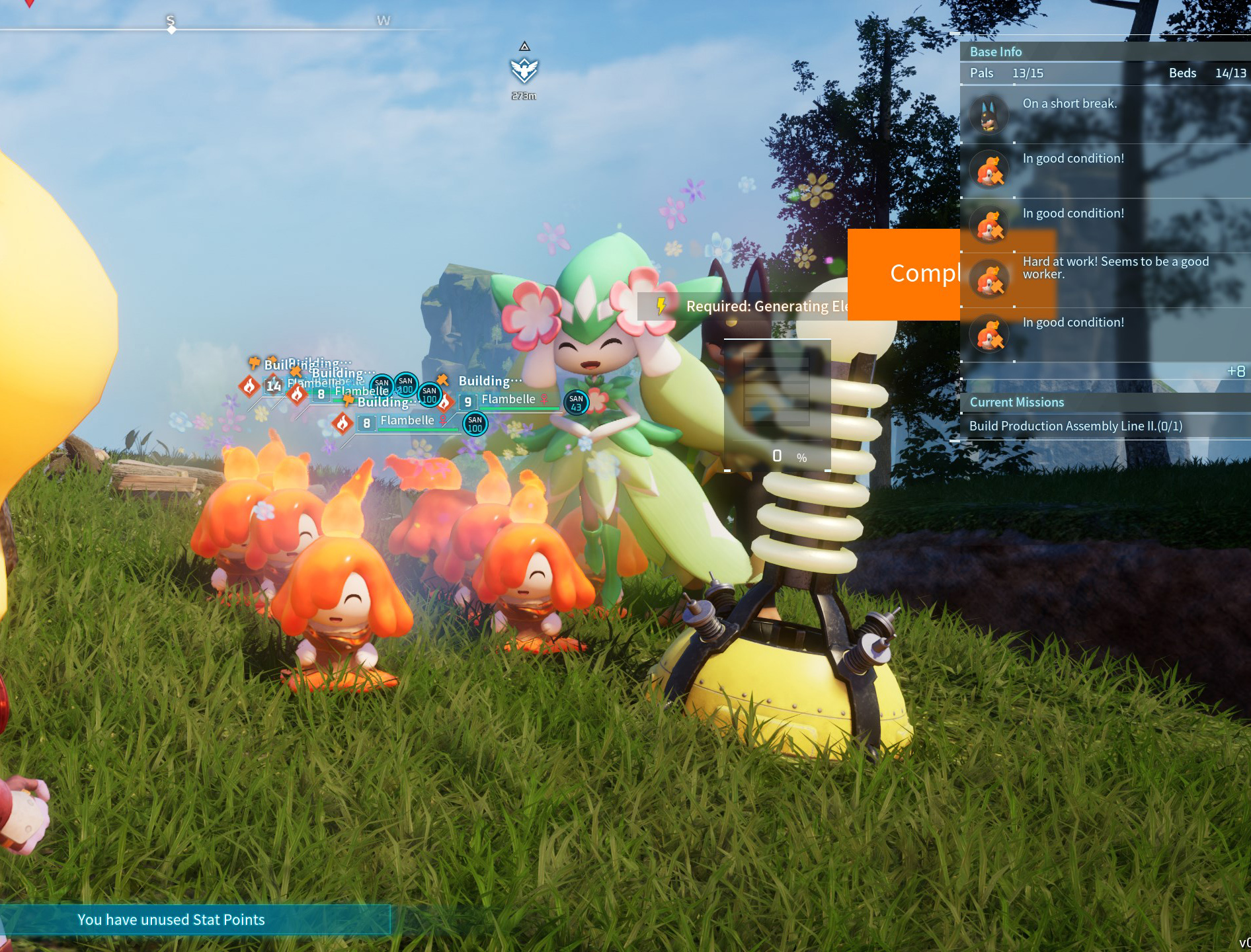This screenshot has width=1251, height=952.
Task: Choose the Flambelle row that is hard at work
Action: pyautogui.click(x=1104, y=278)
